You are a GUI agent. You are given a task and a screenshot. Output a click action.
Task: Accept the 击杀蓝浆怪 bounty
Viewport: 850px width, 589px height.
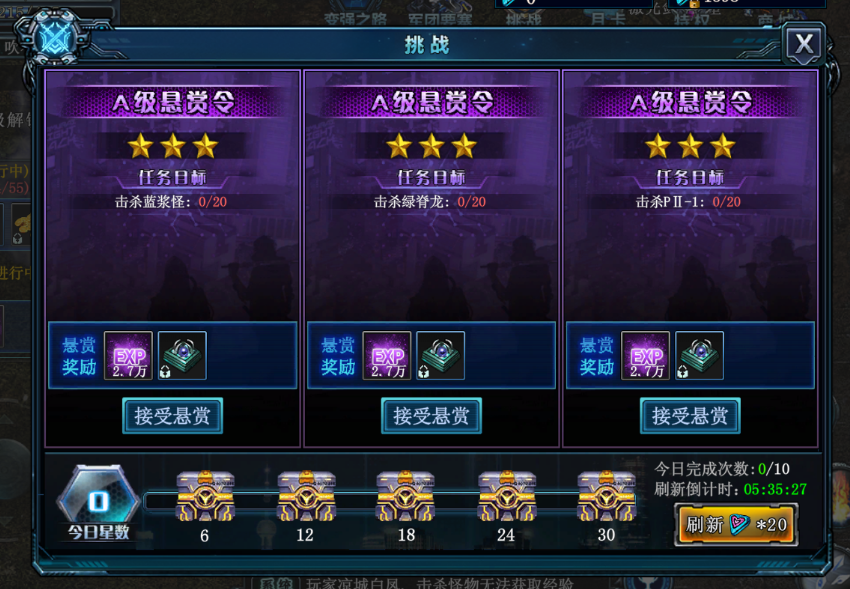[x=172, y=416]
